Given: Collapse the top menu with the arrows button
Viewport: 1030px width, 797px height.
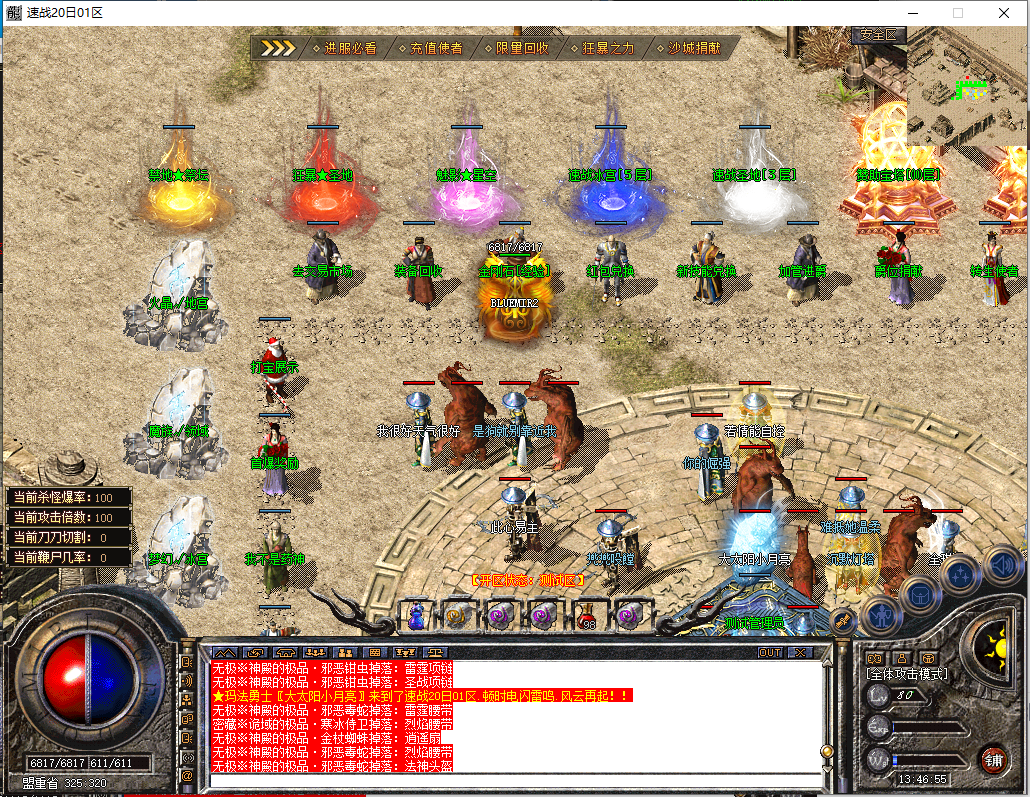Looking at the screenshot, I should [278, 48].
